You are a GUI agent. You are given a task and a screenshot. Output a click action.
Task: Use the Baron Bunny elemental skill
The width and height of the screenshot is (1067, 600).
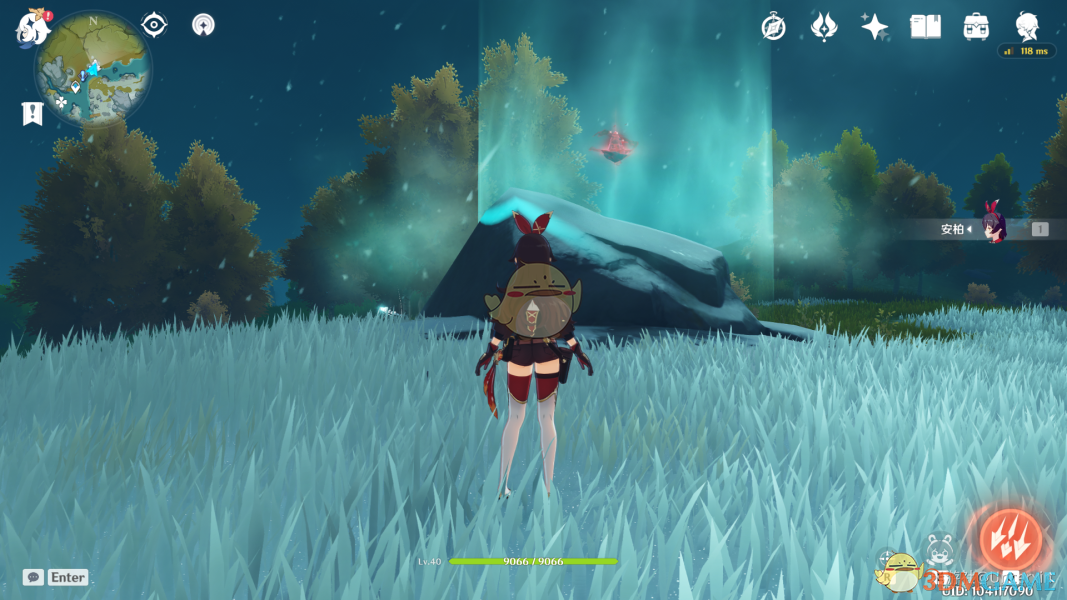[x=940, y=548]
